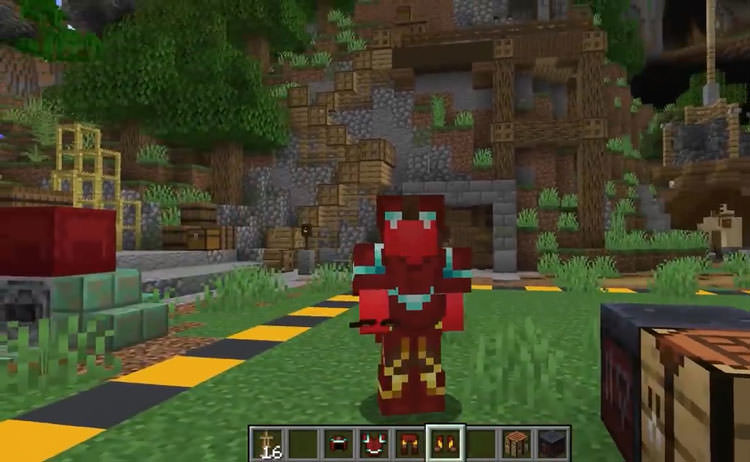Select the red chestplate hotbar slot
Image resolution: width=750 pixels, height=462 pixels.
[x=372, y=442]
